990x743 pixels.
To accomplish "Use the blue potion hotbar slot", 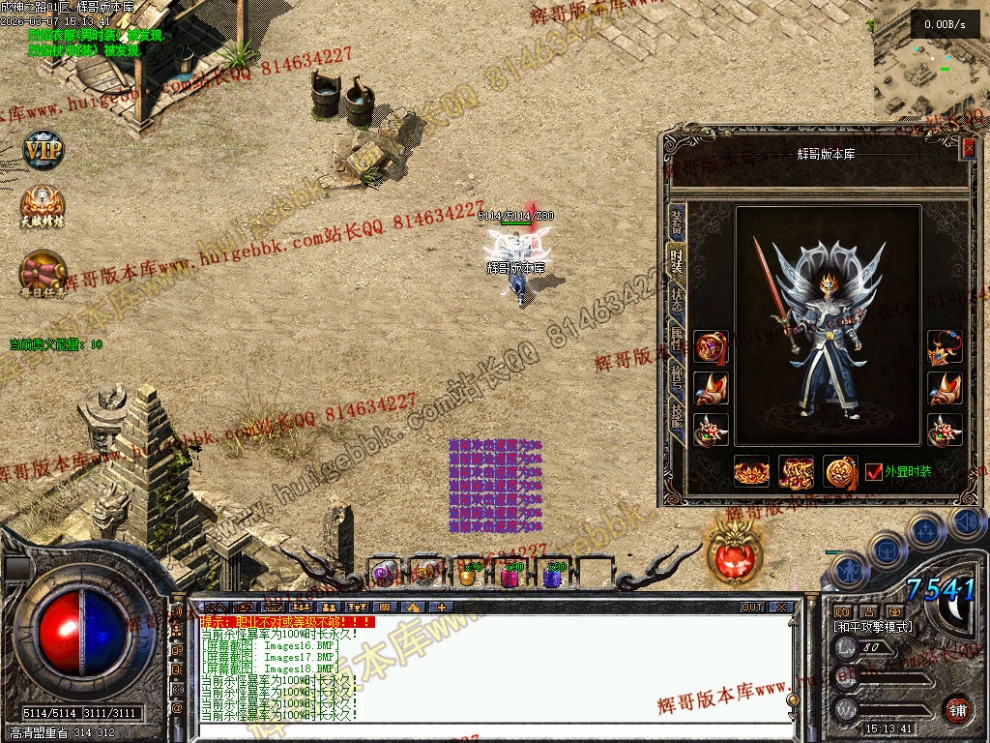I will 554,574.
